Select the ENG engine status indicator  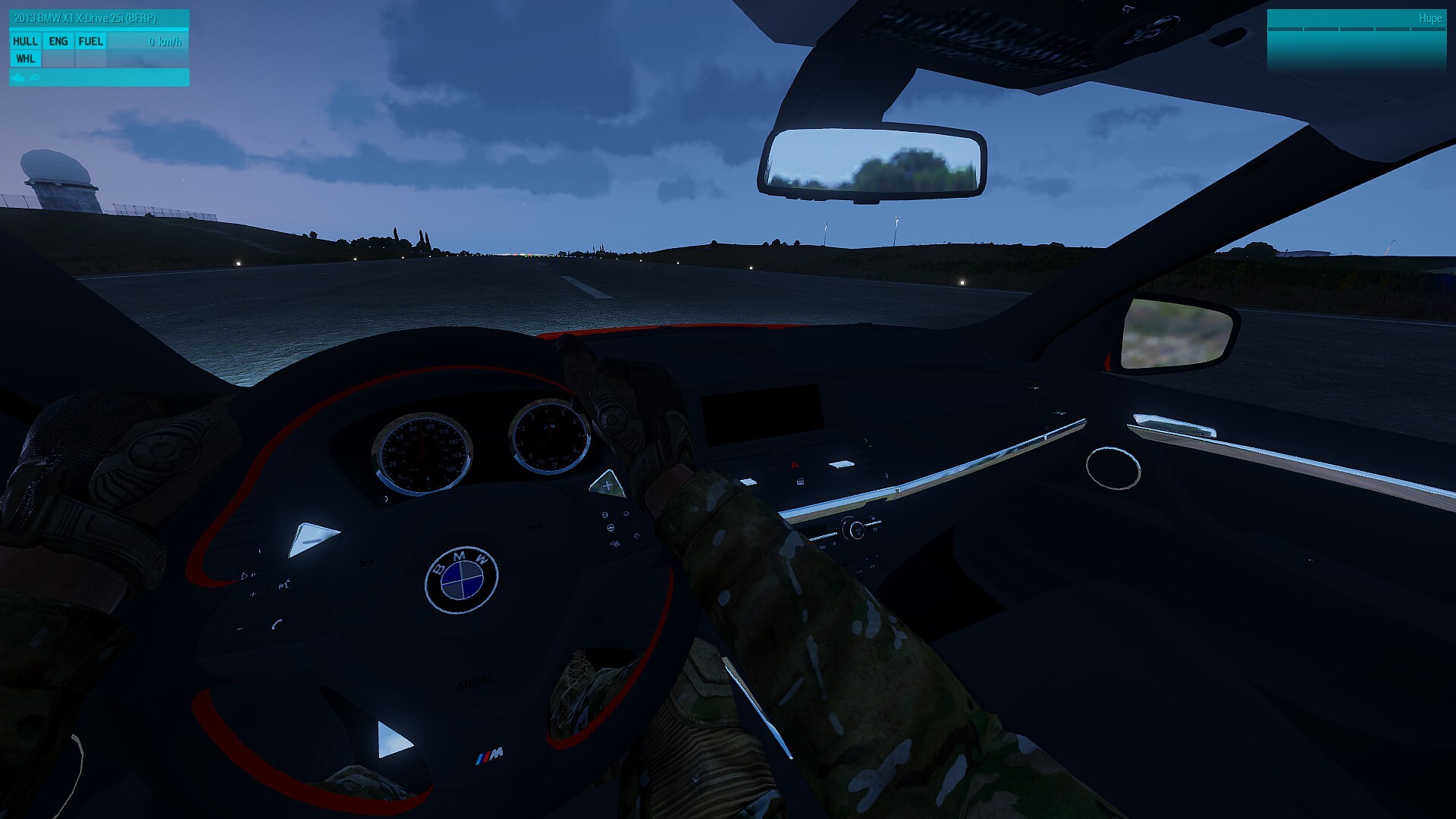(58, 42)
